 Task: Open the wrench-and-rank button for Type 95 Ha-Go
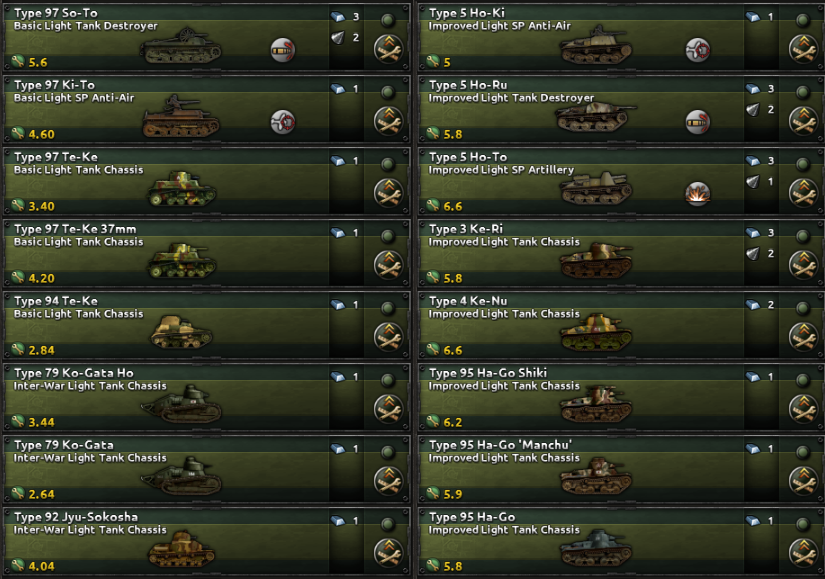point(802,552)
